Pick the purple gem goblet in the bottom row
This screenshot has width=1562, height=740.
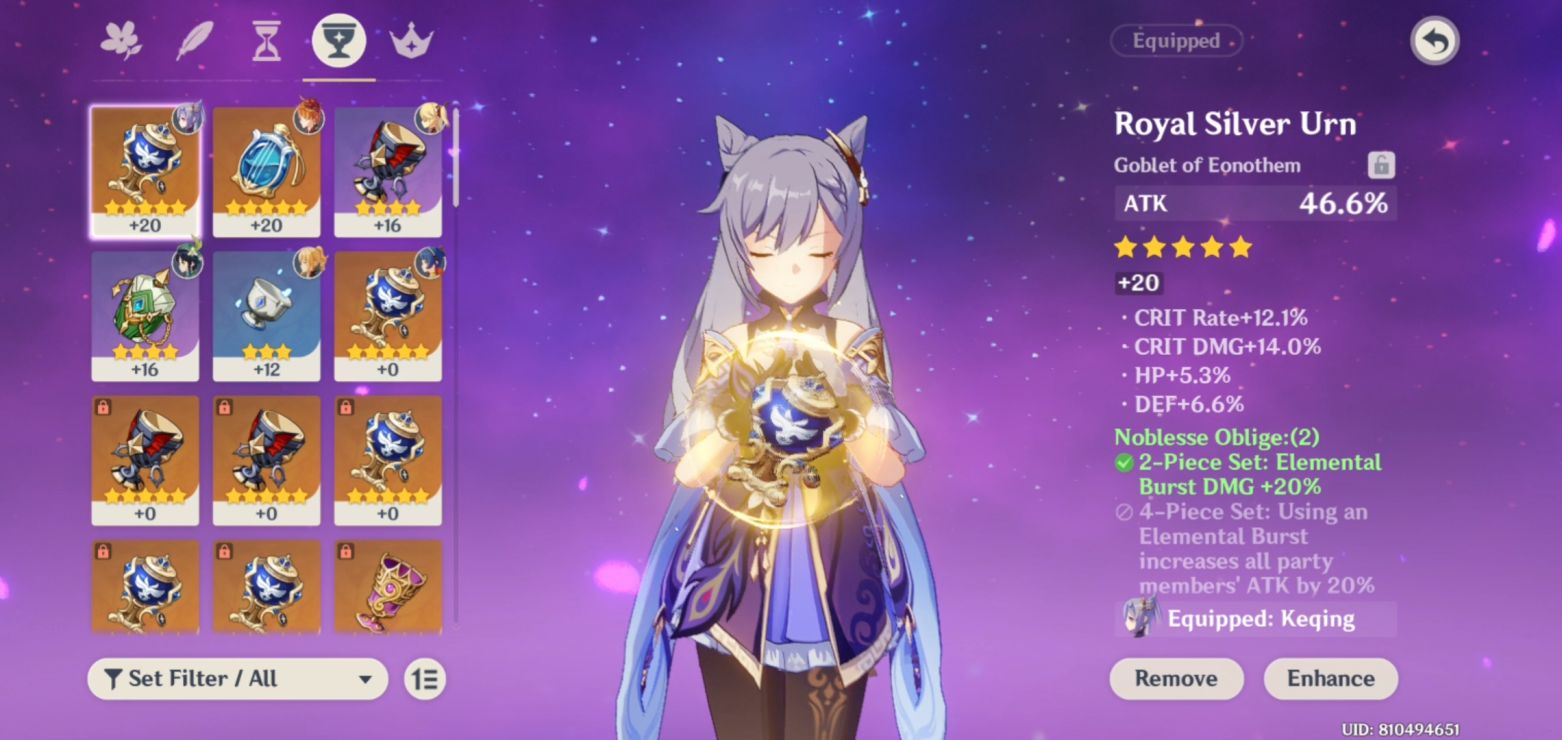tap(388, 587)
